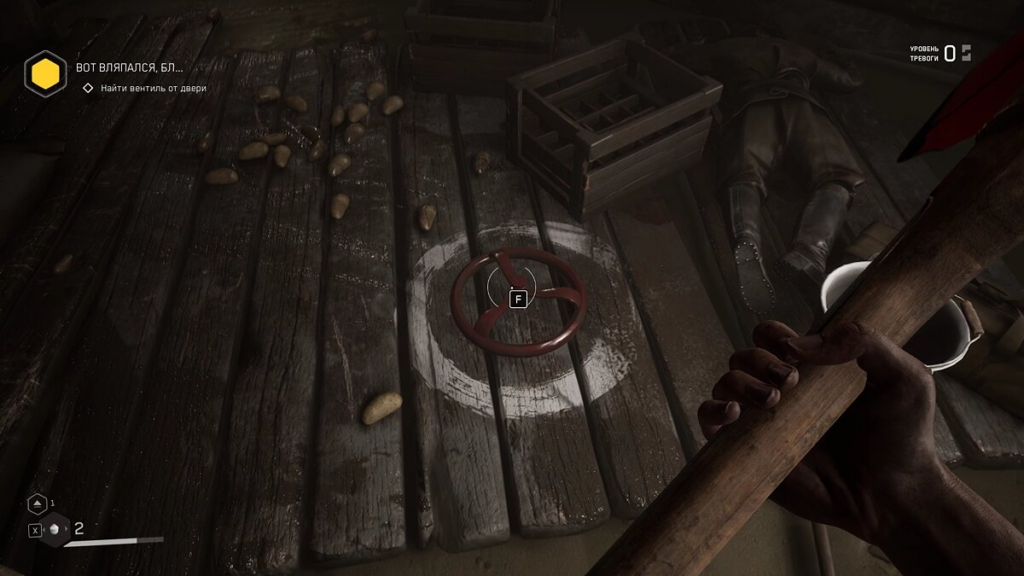Select the "Найти вентиль от двери" objective
Image resolution: width=1024 pixels, height=576 pixels.
tap(153, 88)
